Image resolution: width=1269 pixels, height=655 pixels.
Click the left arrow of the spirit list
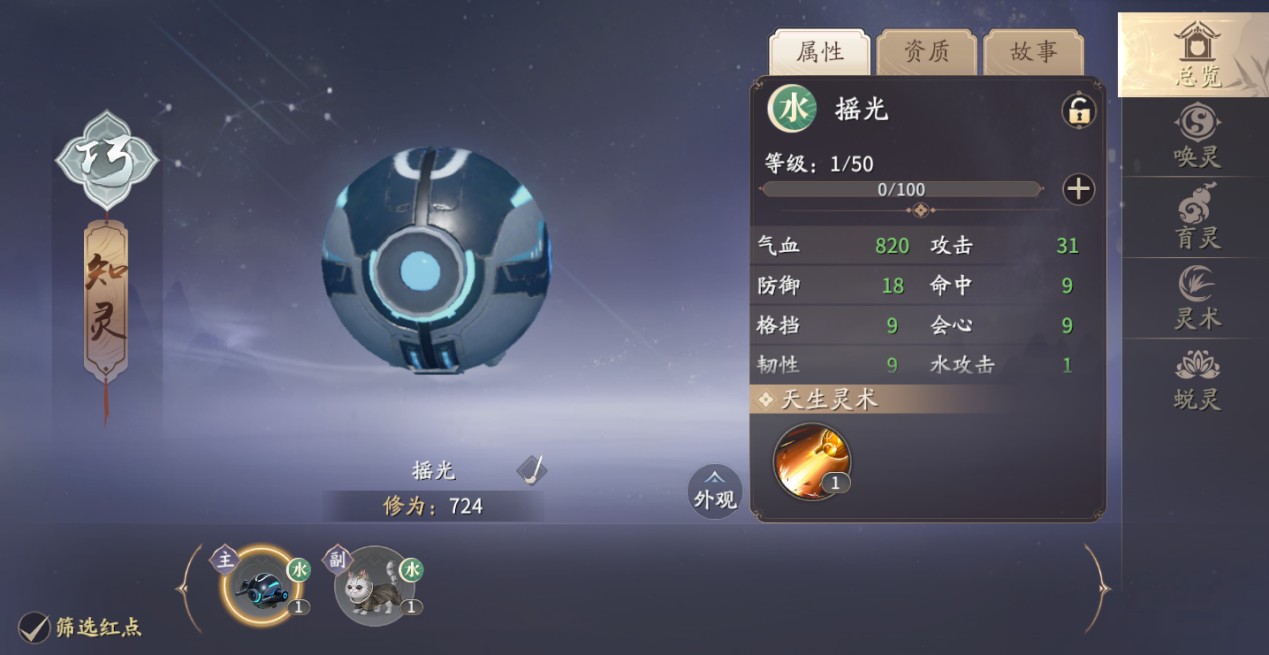188,588
